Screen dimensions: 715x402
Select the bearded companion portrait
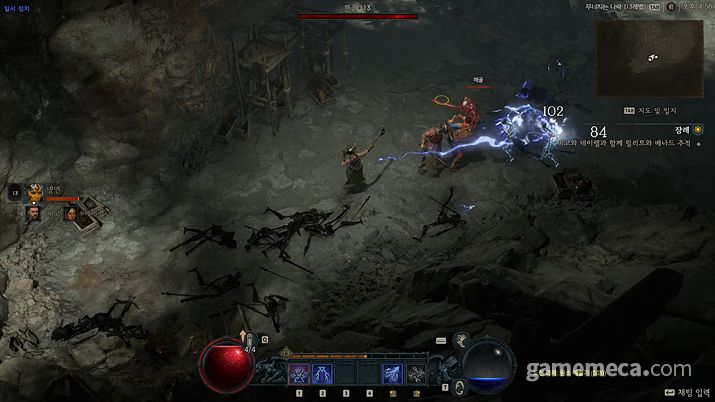tap(35, 212)
